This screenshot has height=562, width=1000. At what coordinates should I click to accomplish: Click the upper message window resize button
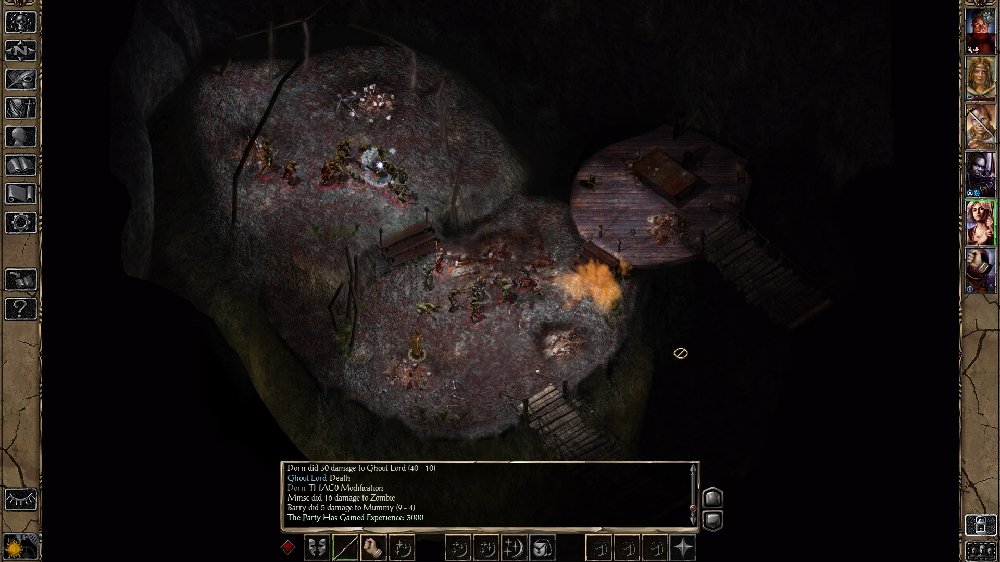coord(712,497)
